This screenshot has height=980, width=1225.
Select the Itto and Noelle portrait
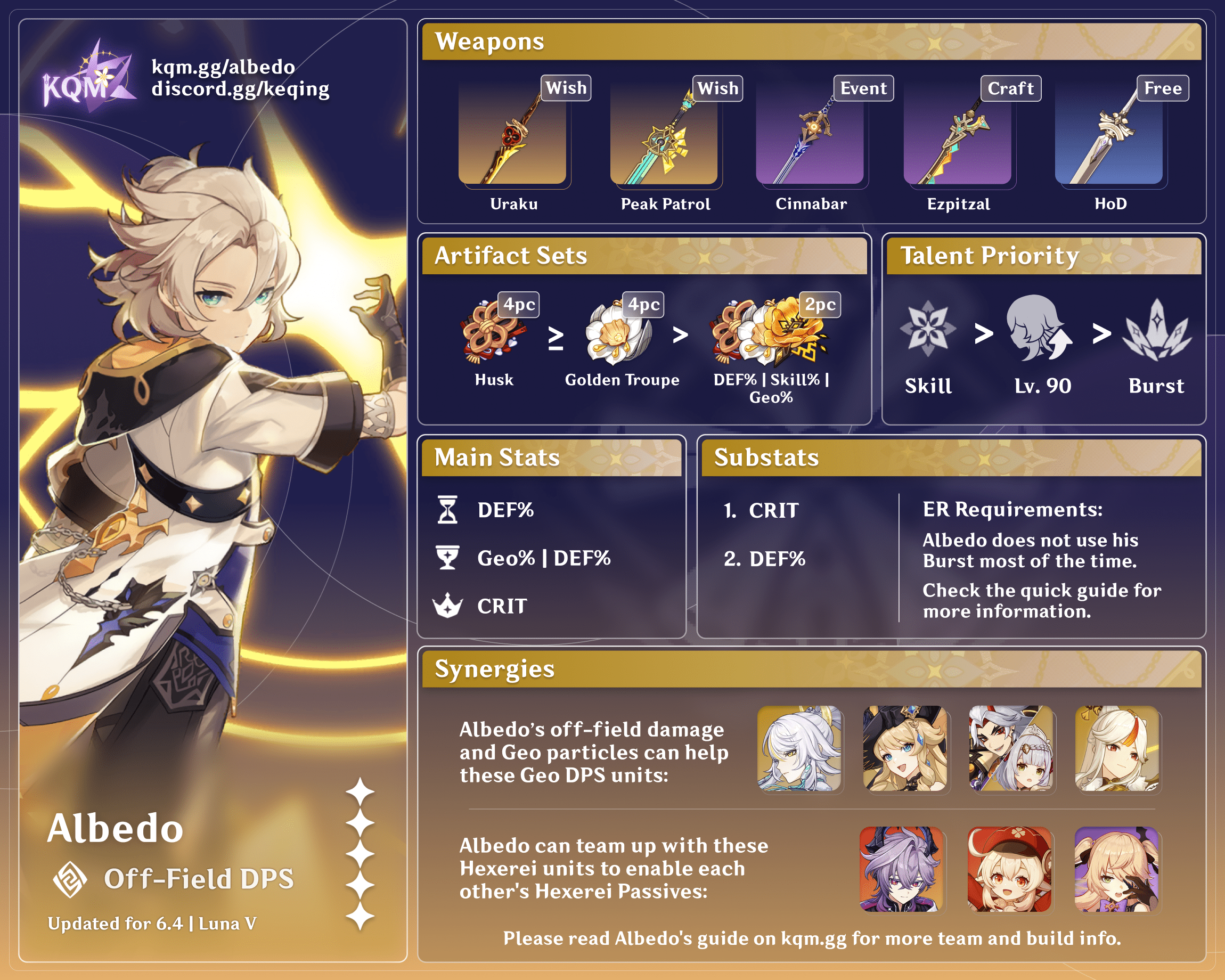pos(1011,748)
